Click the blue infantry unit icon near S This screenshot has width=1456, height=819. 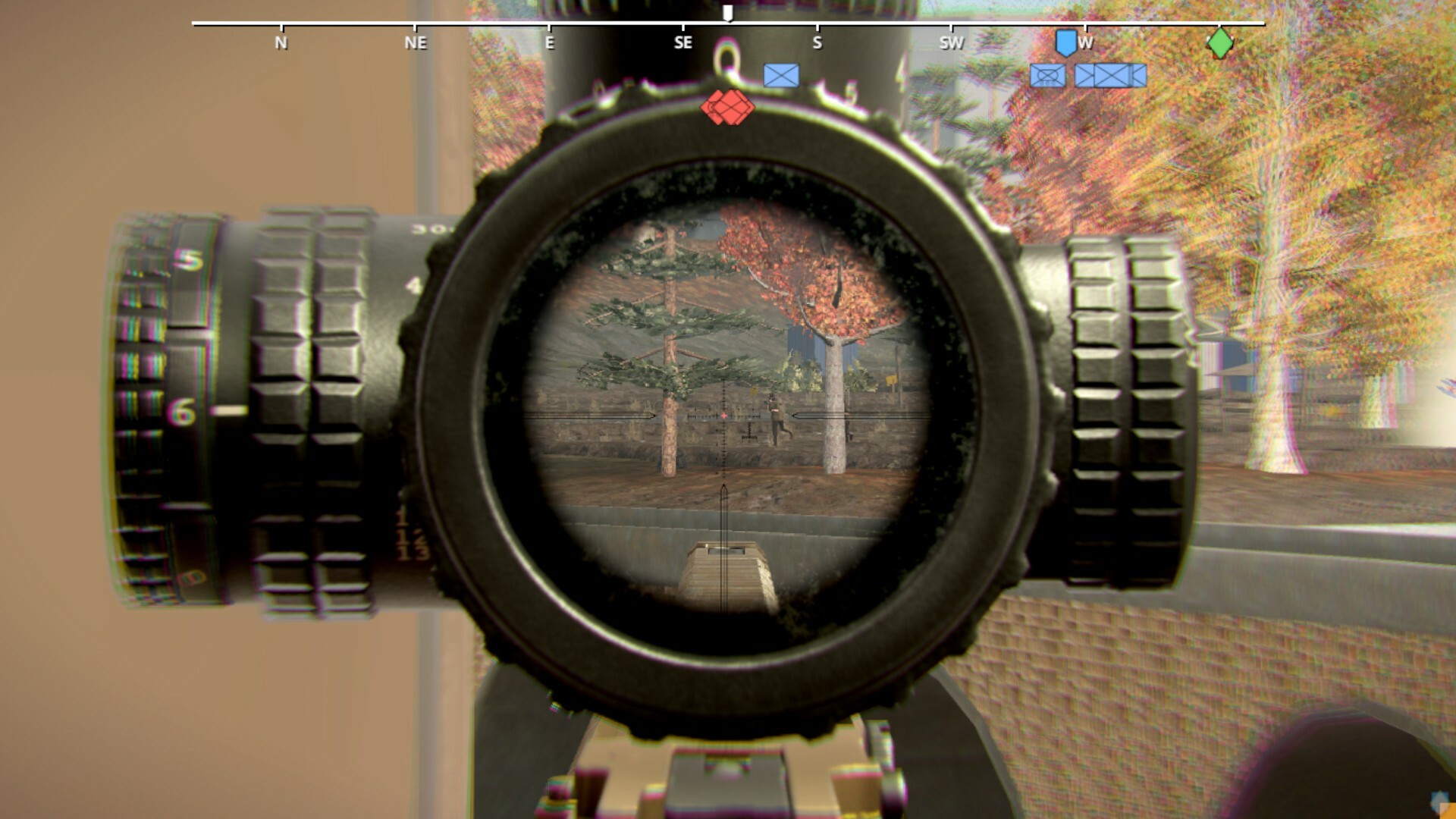pos(782,74)
